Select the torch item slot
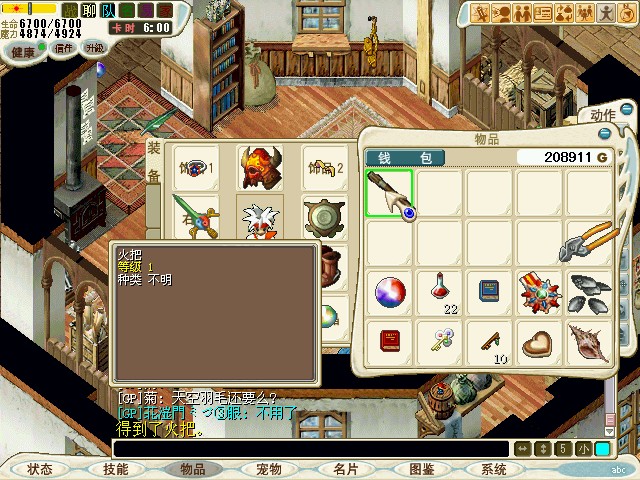 pos(389,193)
